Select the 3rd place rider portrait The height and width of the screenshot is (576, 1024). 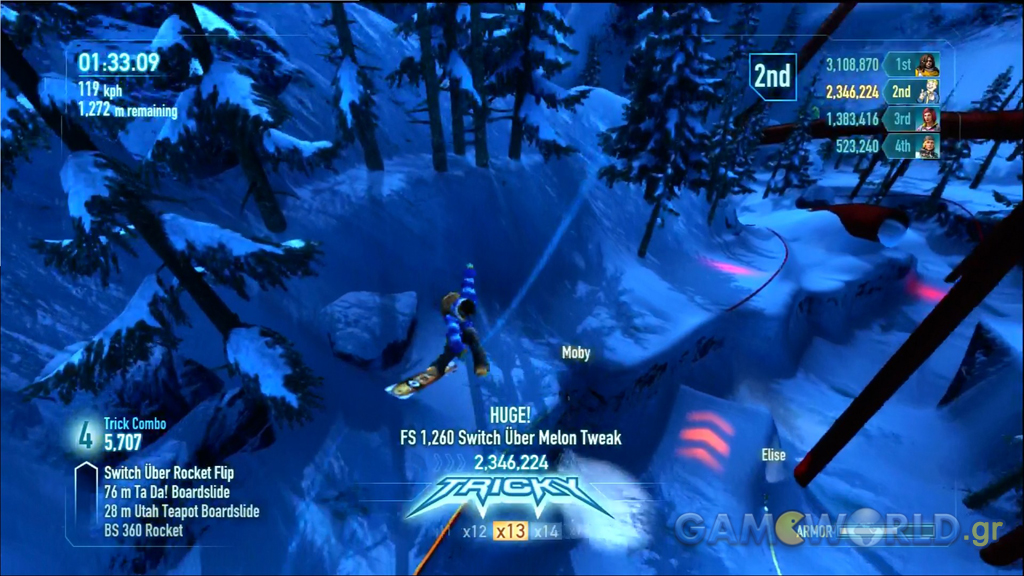tap(927, 119)
